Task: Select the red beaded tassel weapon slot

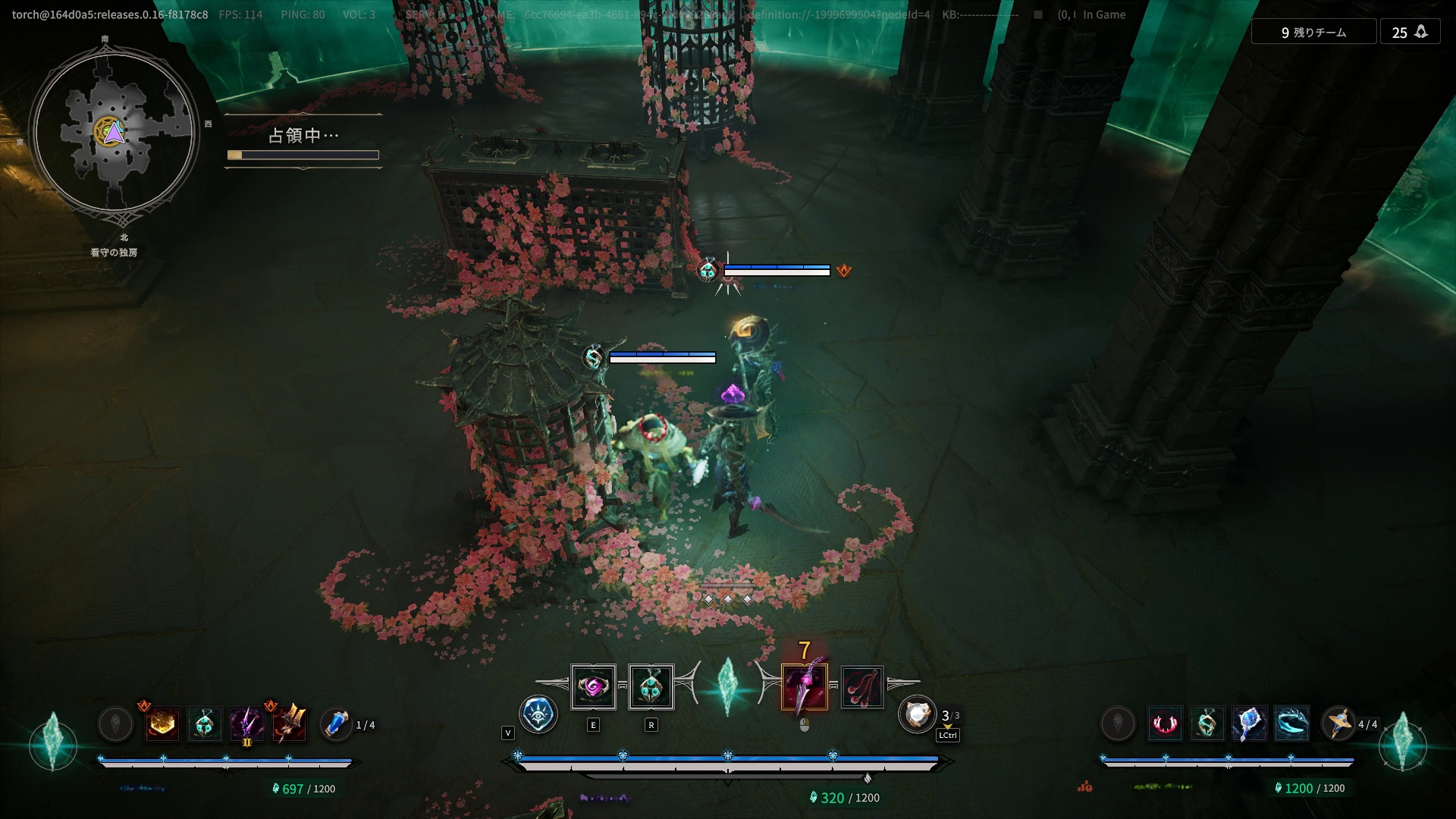Action: pos(861,688)
